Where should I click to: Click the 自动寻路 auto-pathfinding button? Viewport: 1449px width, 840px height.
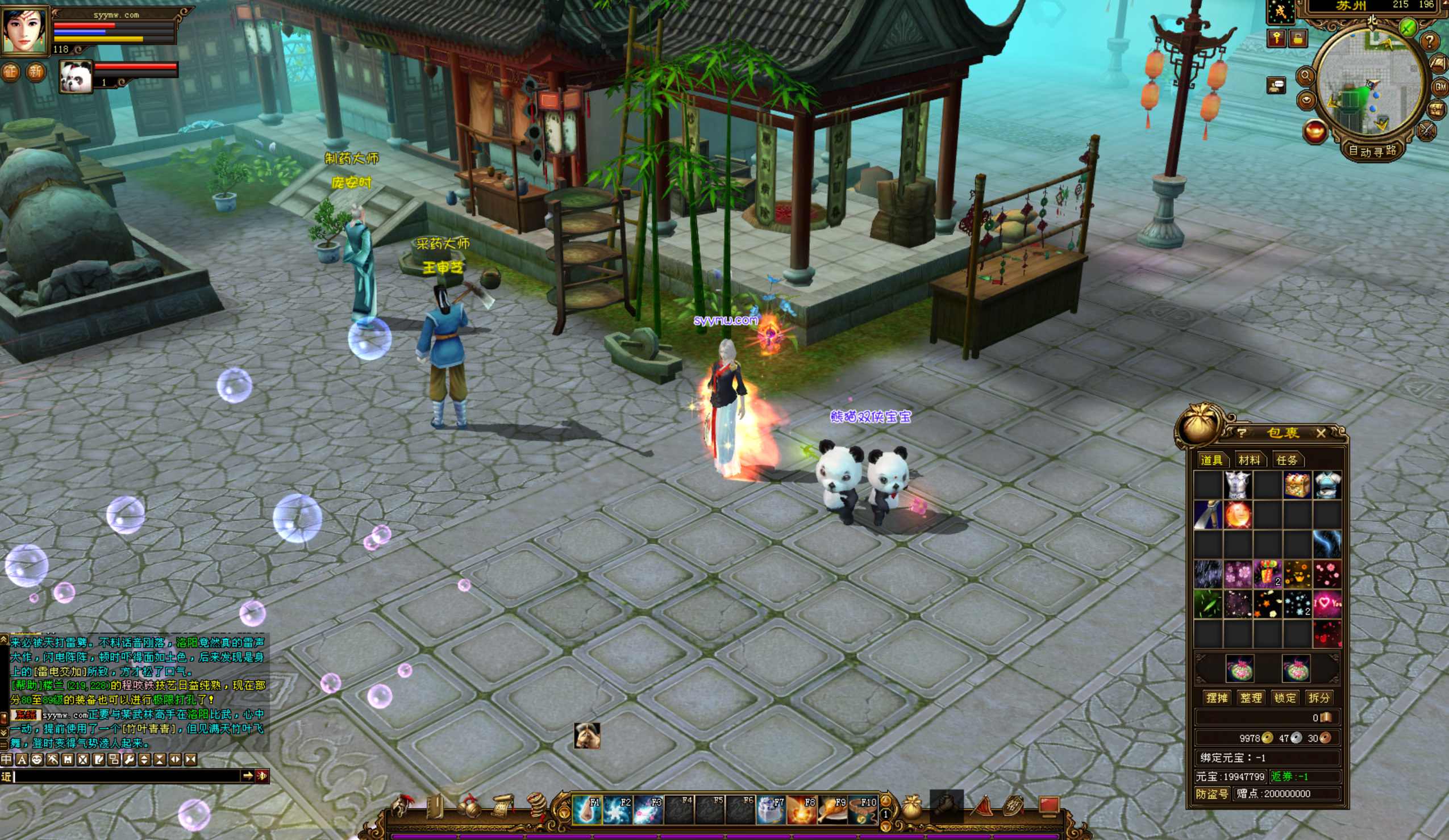(1372, 151)
